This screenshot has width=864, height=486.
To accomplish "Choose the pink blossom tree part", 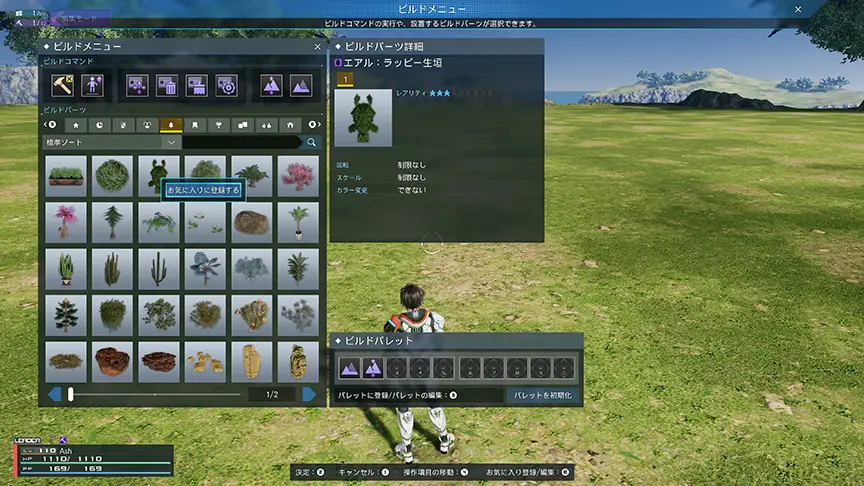I will [x=298, y=175].
